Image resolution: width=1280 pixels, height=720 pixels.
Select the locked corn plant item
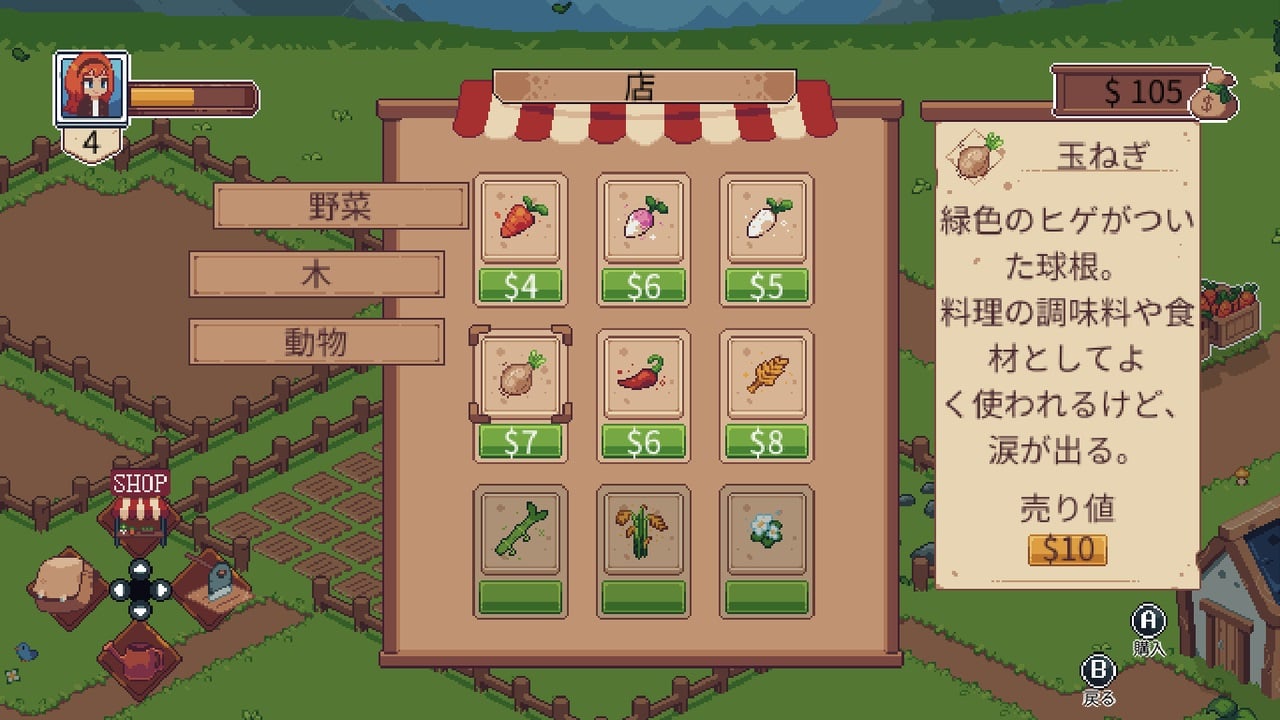[644, 531]
